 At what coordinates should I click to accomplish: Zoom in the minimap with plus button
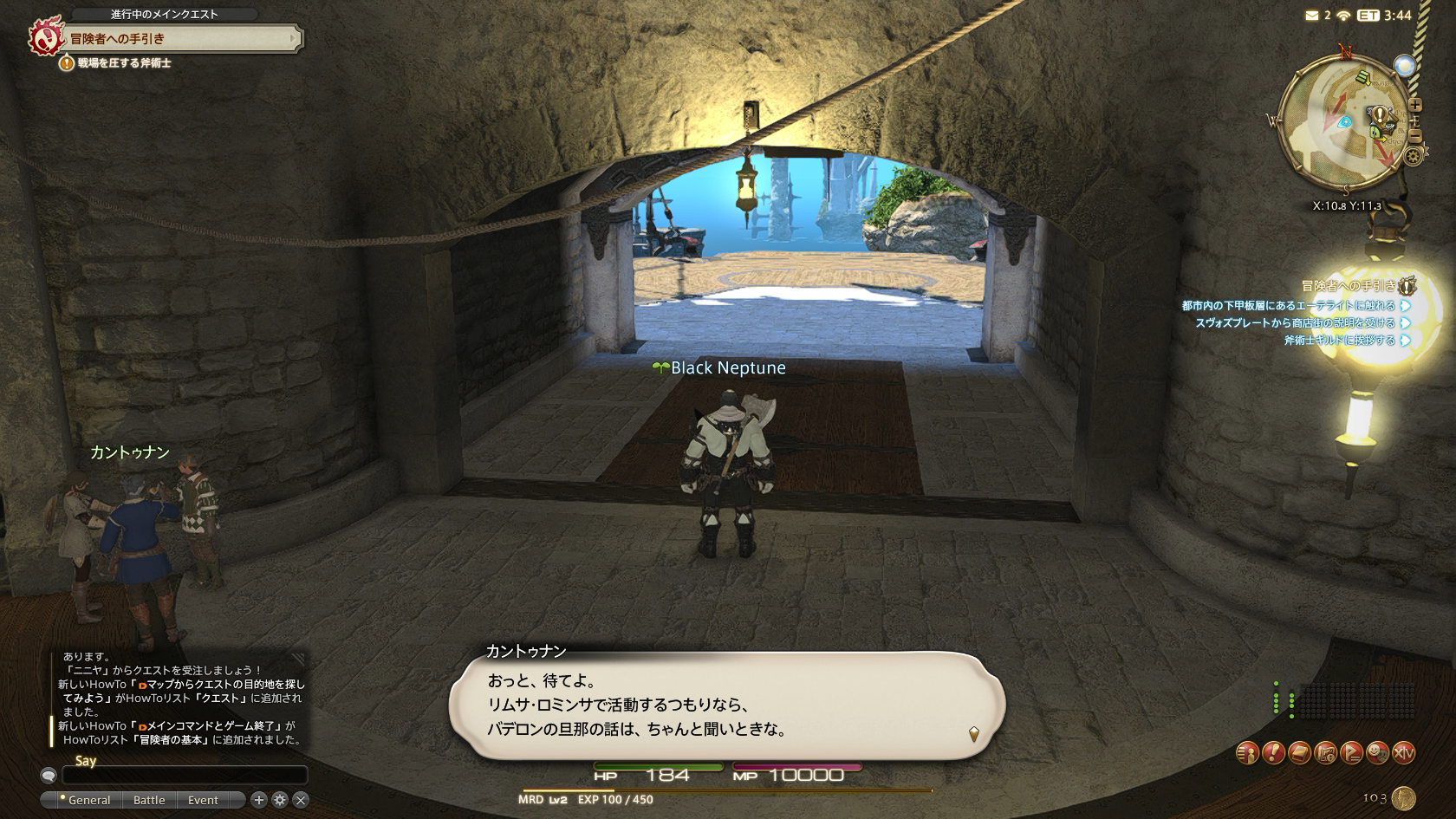tap(1415, 105)
